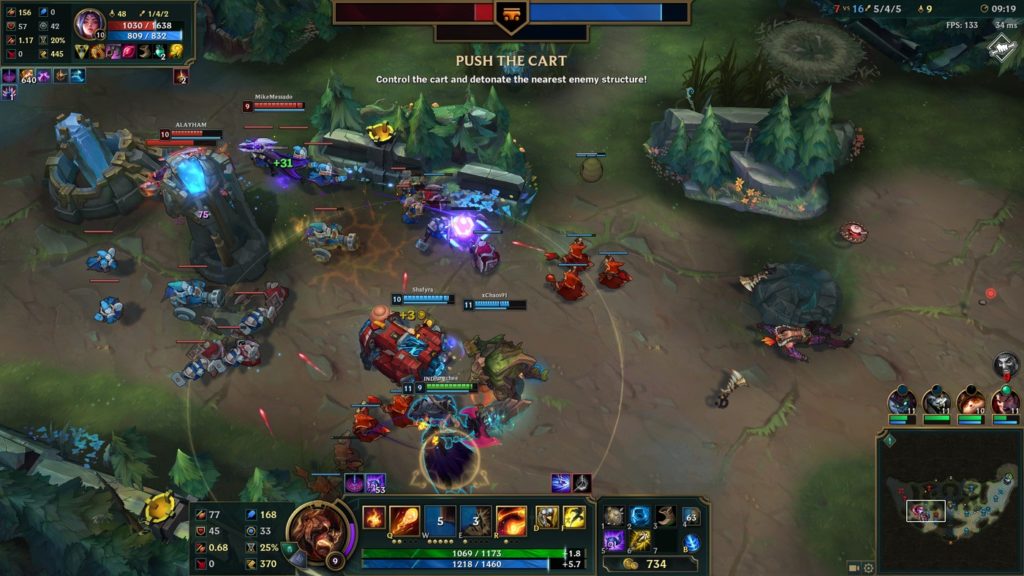
Task: Click the minimap ping alert button
Action: [888, 439]
